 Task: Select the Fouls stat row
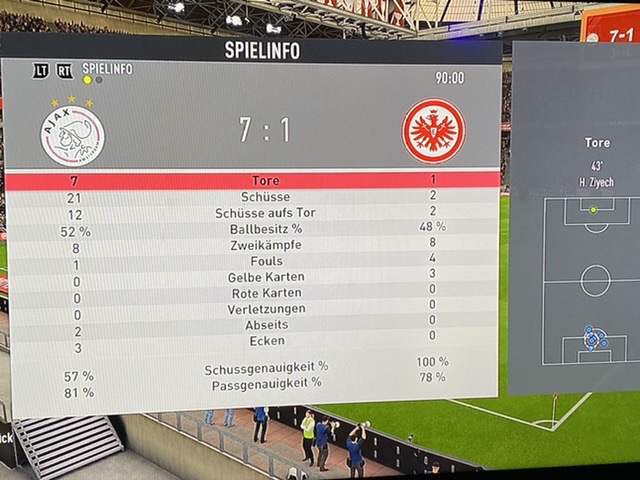(x=252, y=261)
